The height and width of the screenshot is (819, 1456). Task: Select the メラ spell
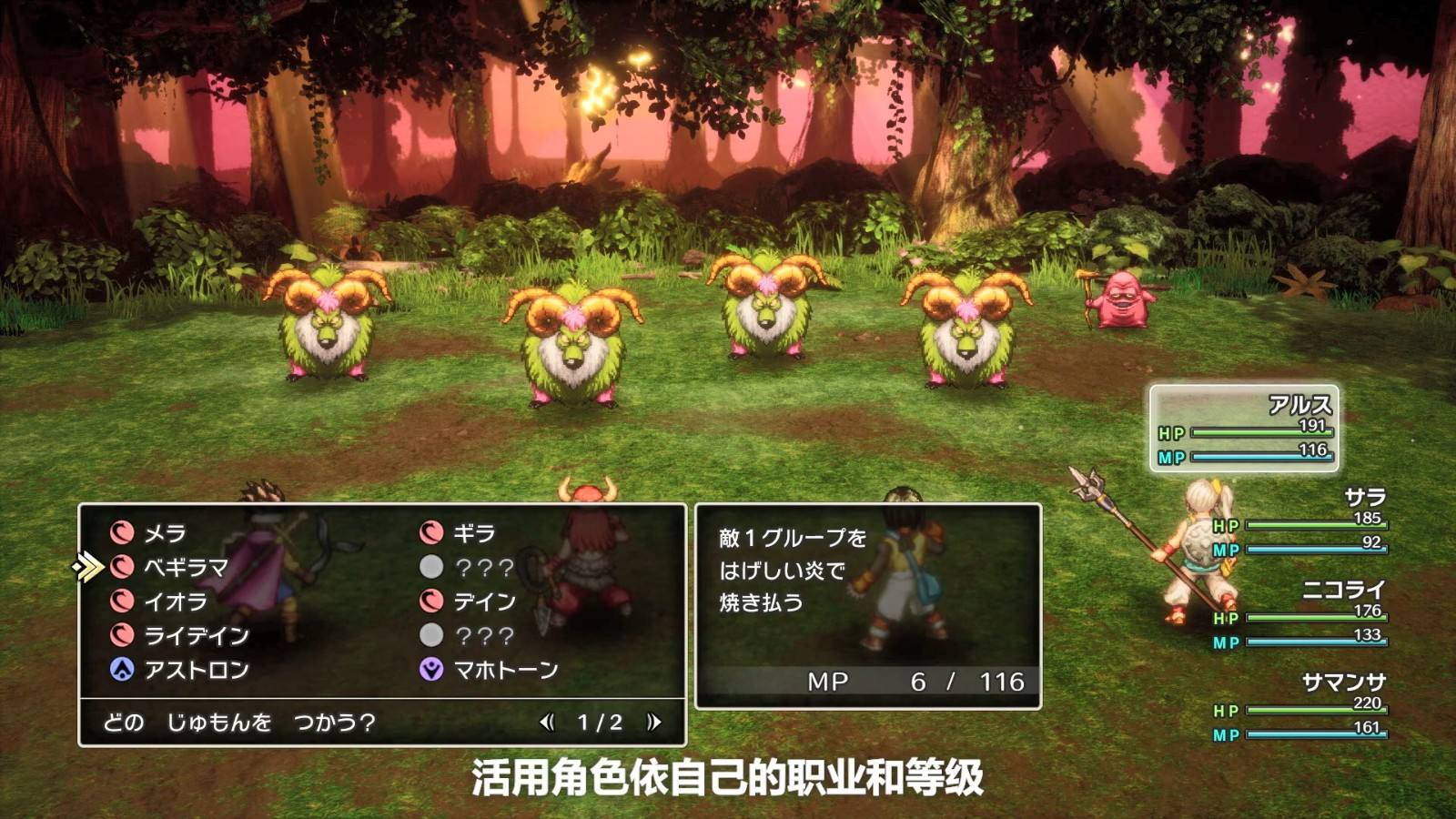pos(164,532)
